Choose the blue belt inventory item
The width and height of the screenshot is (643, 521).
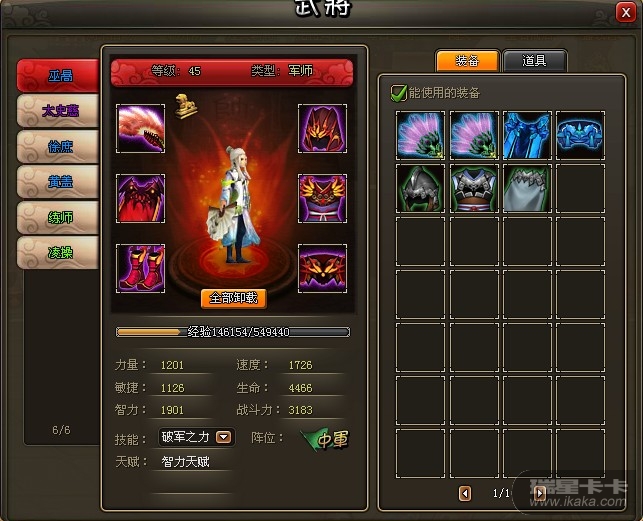coord(581,135)
